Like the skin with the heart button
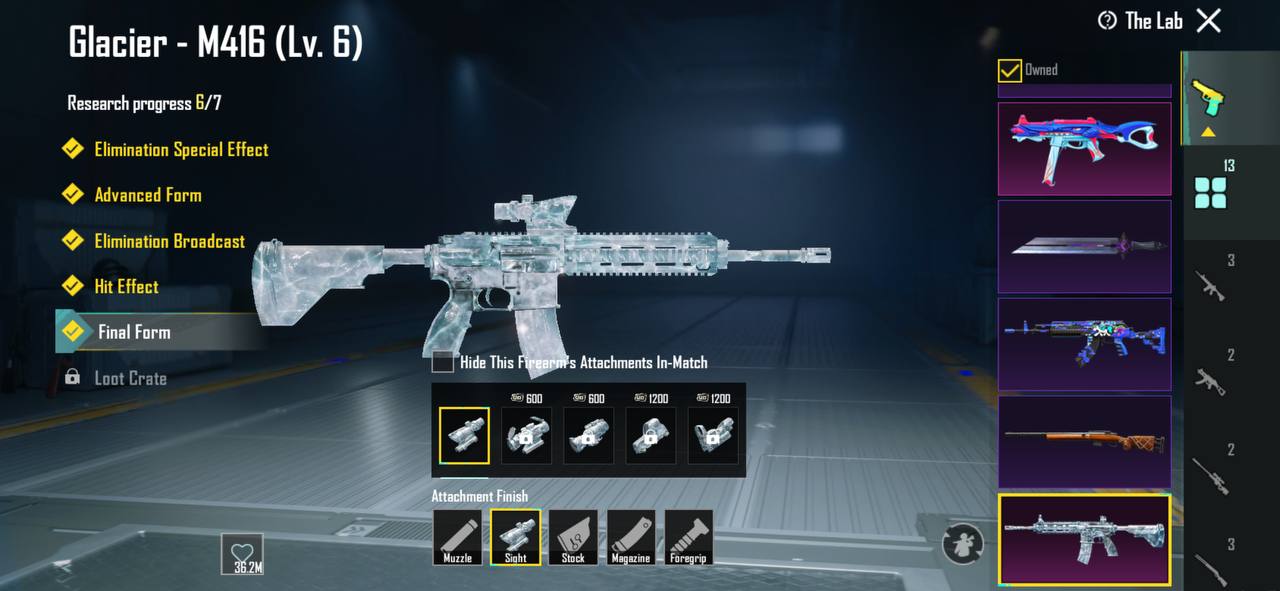This screenshot has height=591, width=1280. click(x=242, y=553)
